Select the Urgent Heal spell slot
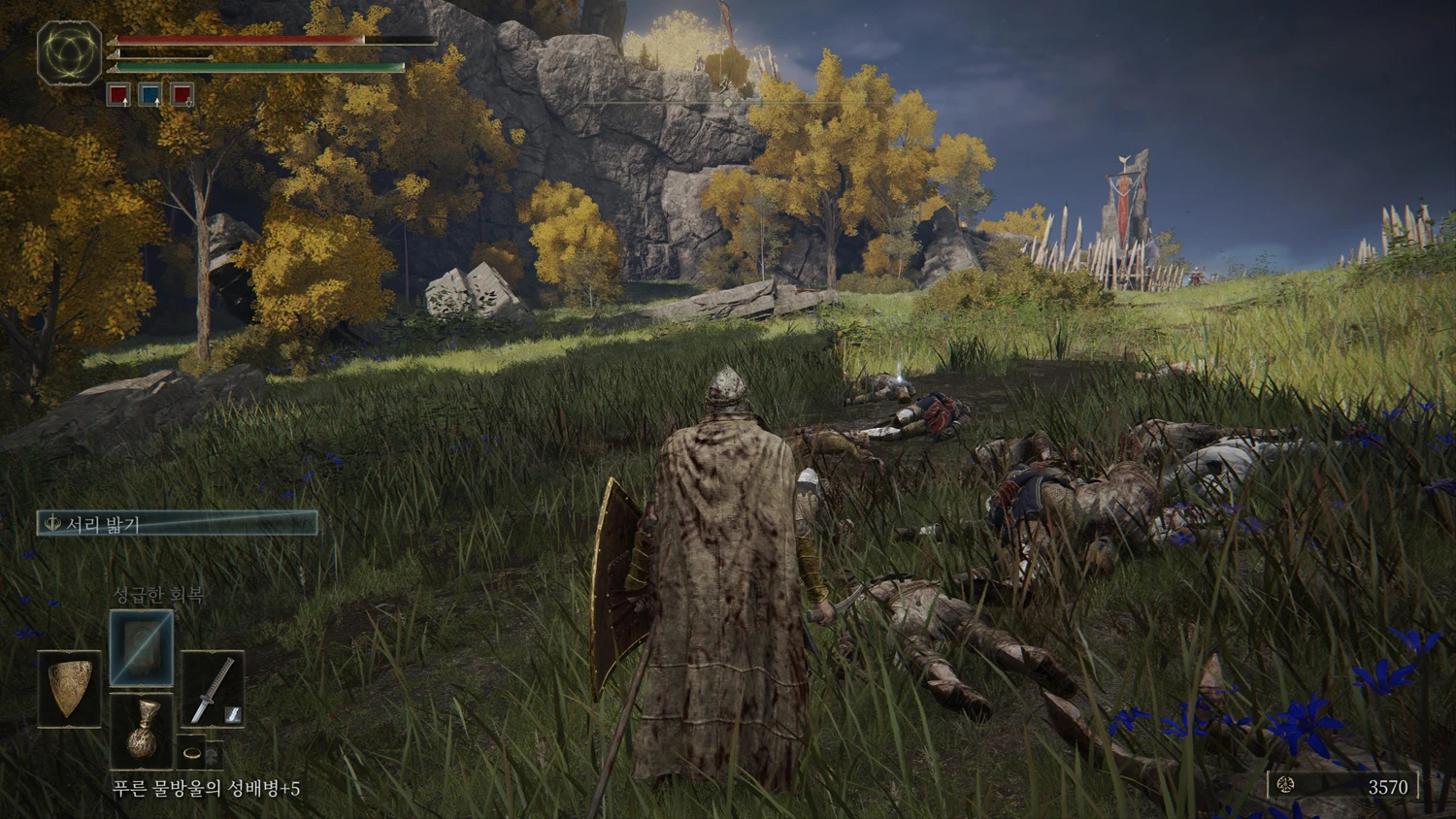 pyautogui.click(x=142, y=648)
